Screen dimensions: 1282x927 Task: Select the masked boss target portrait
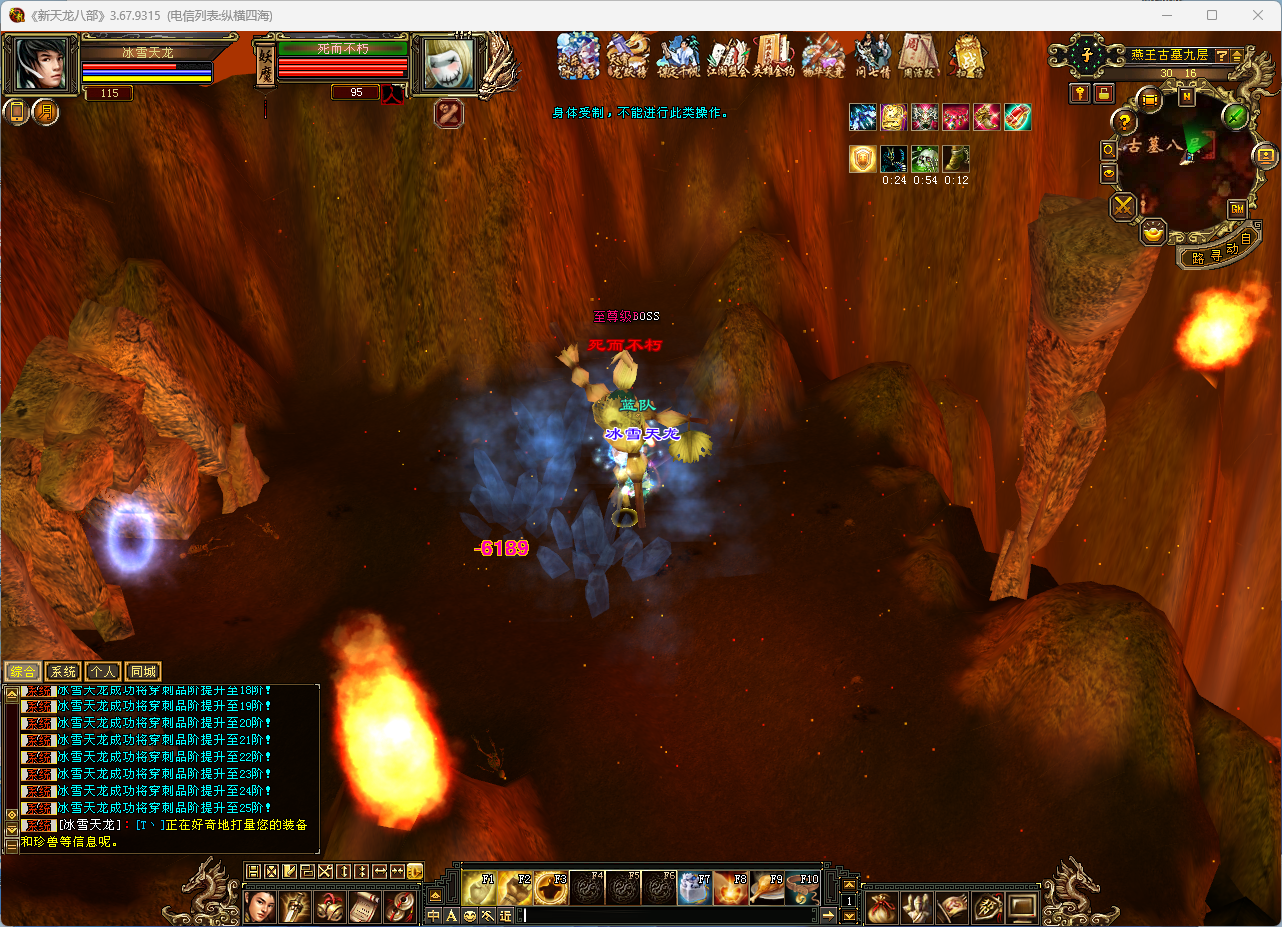pyautogui.click(x=448, y=65)
